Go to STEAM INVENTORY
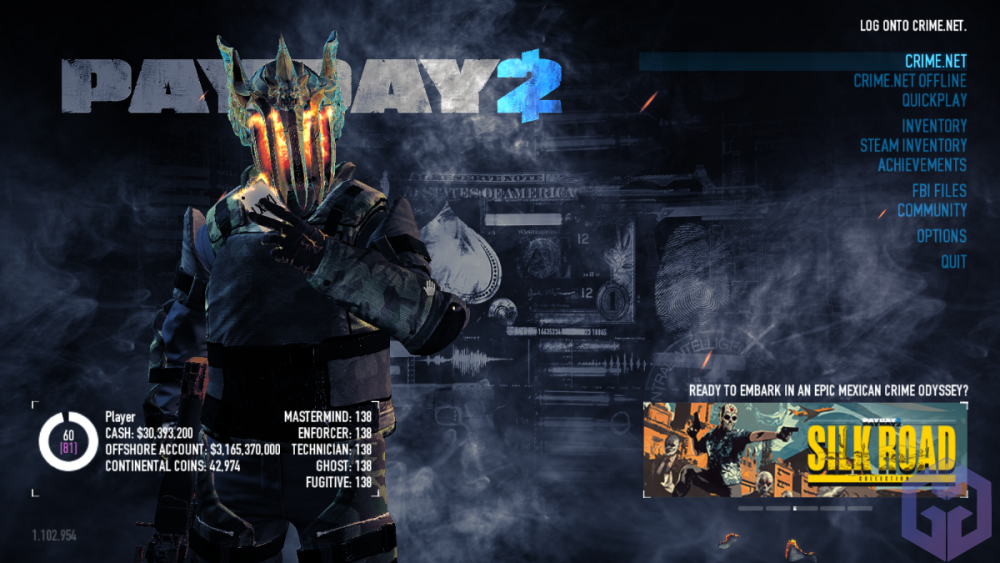Image resolution: width=1000 pixels, height=563 pixels. point(913,146)
